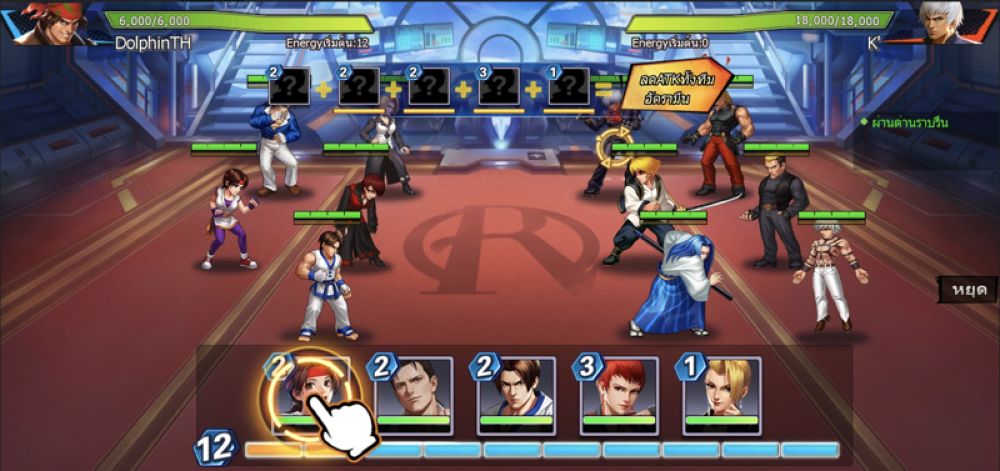Open DolphinTH's player portrait
The height and width of the screenshot is (471, 1000).
(x=45, y=22)
